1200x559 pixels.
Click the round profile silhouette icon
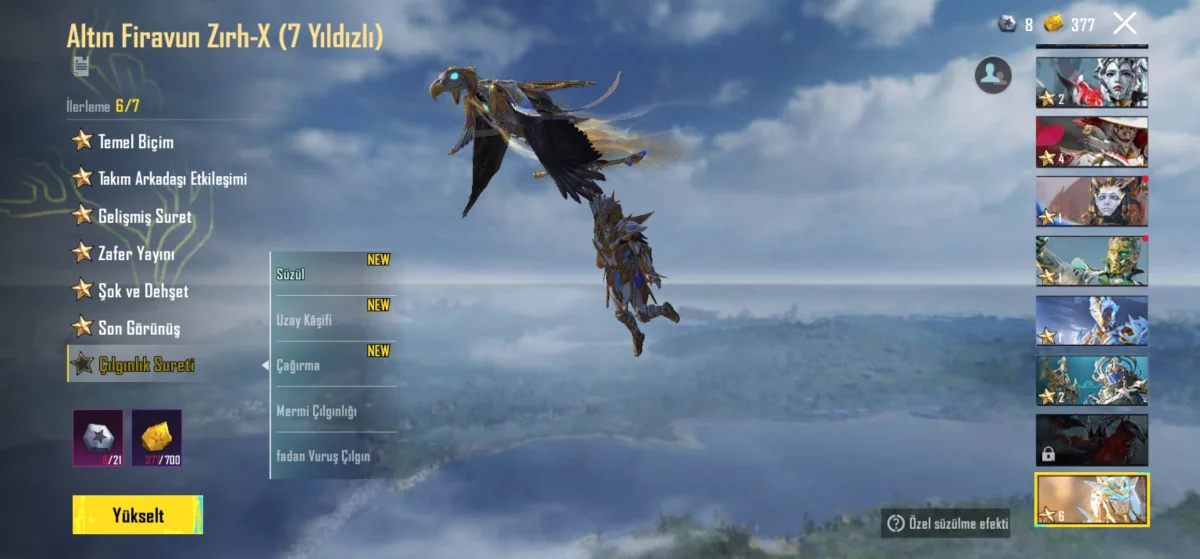pyautogui.click(x=993, y=75)
